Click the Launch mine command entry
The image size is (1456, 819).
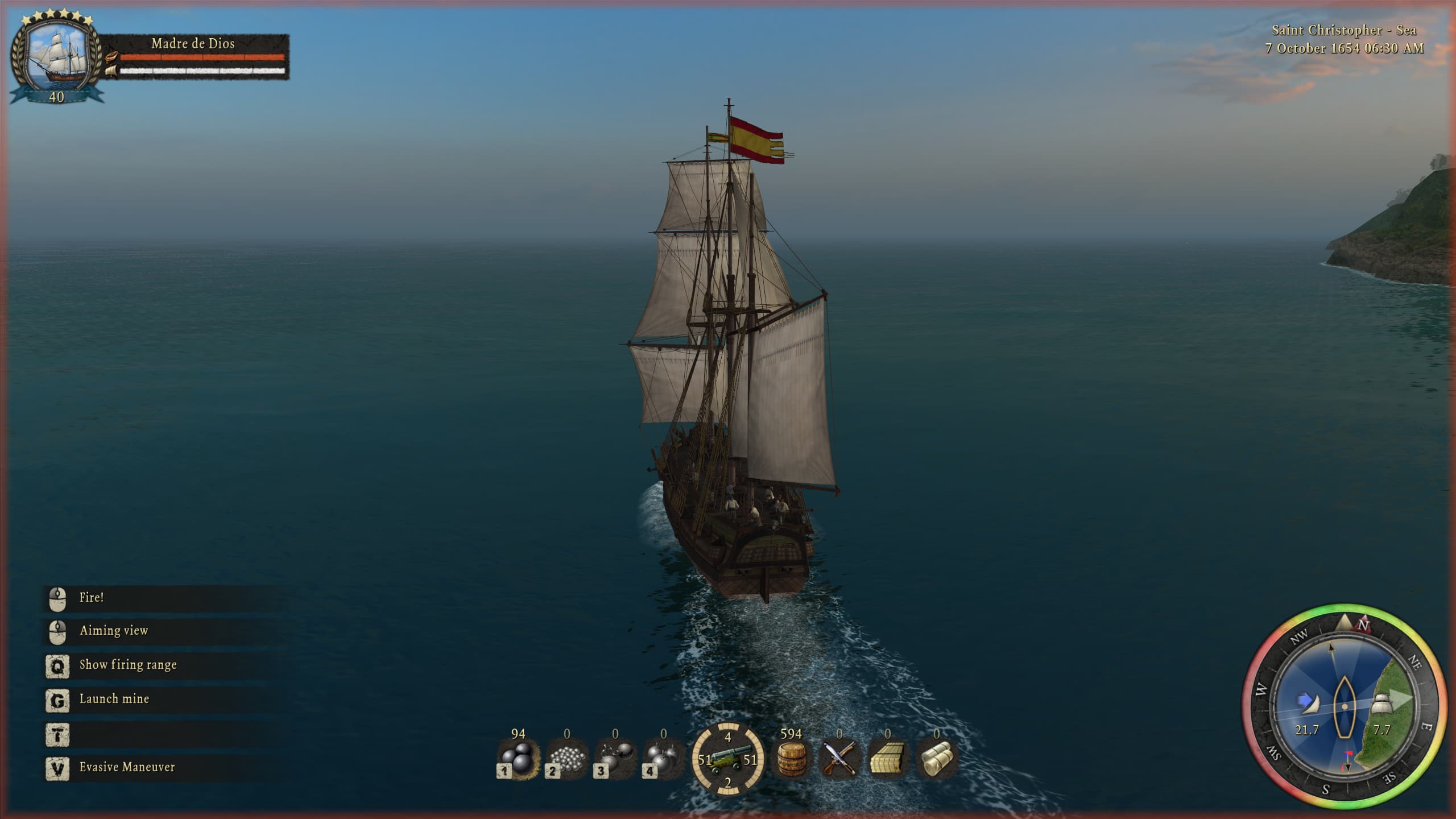pyautogui.click(x=114, y=698)
